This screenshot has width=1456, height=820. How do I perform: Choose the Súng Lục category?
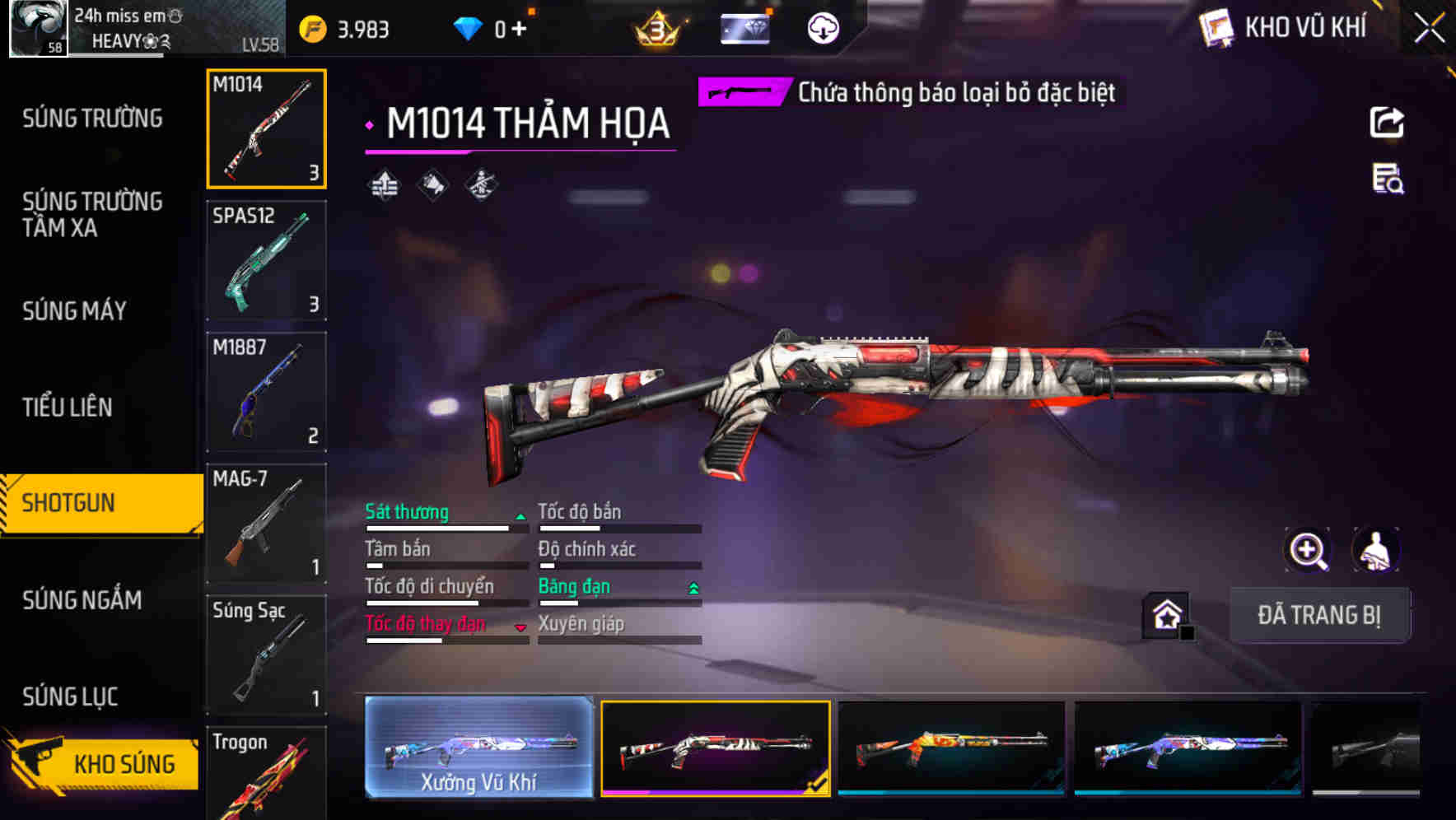70,697
